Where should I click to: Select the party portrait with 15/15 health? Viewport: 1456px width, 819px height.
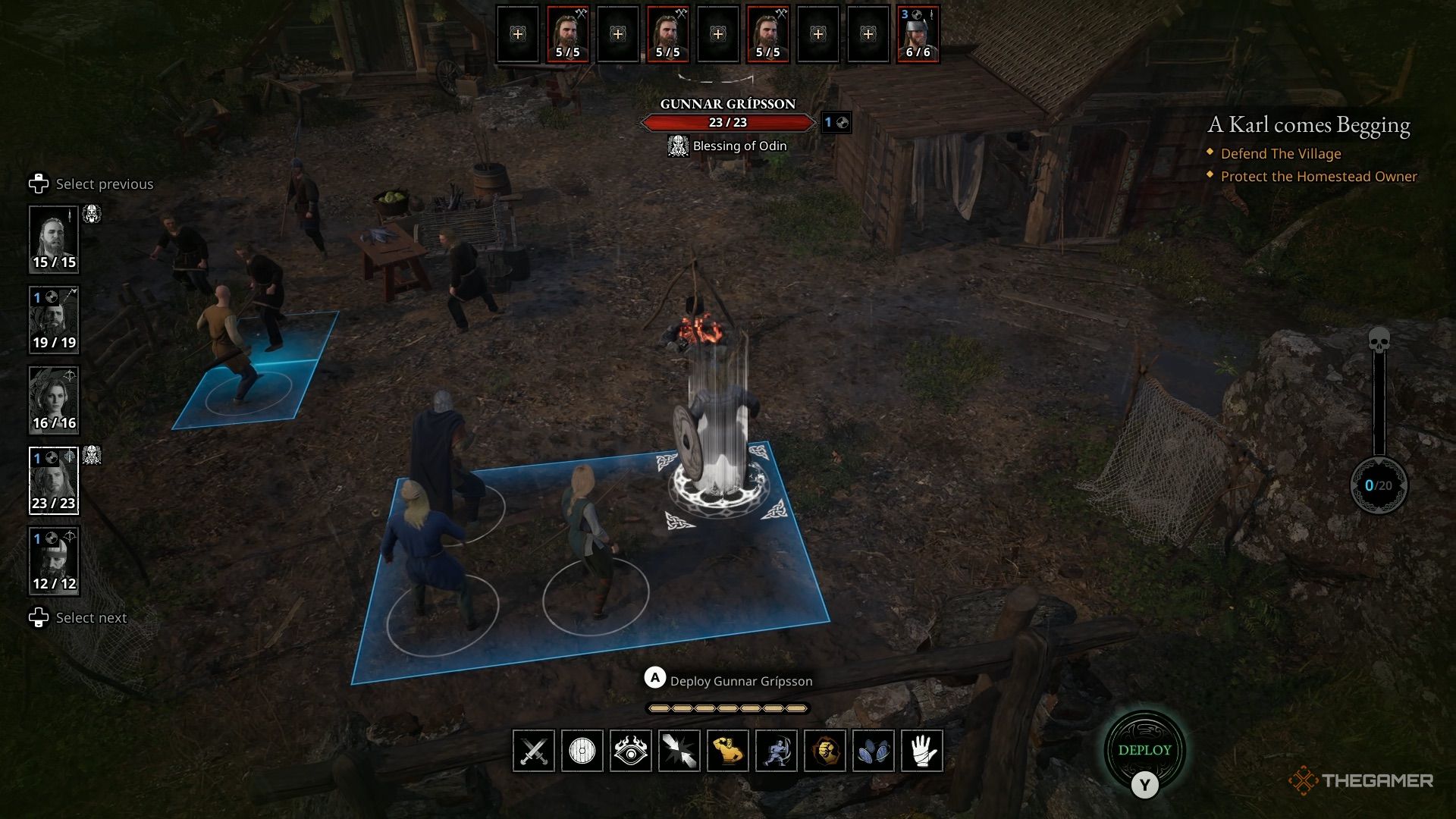54,240
